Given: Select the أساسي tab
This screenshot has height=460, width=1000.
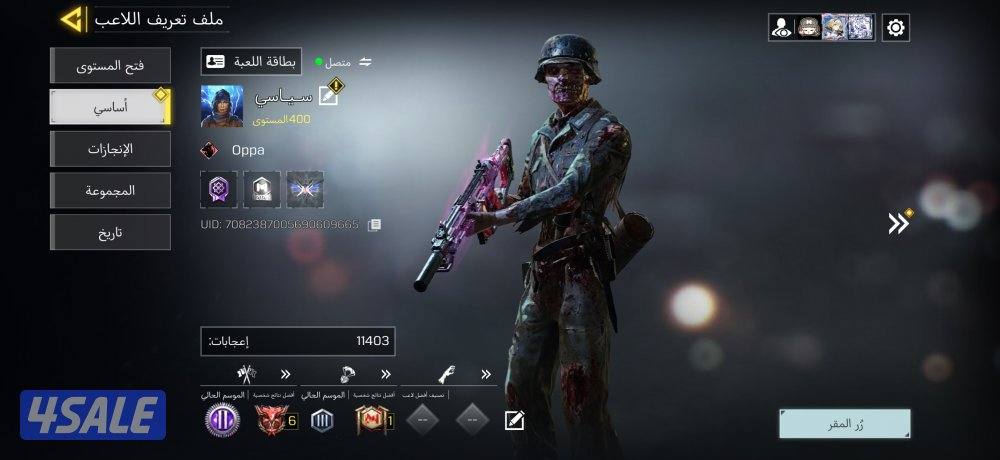Looking at the screenshot, I should (x=110, y=108).
